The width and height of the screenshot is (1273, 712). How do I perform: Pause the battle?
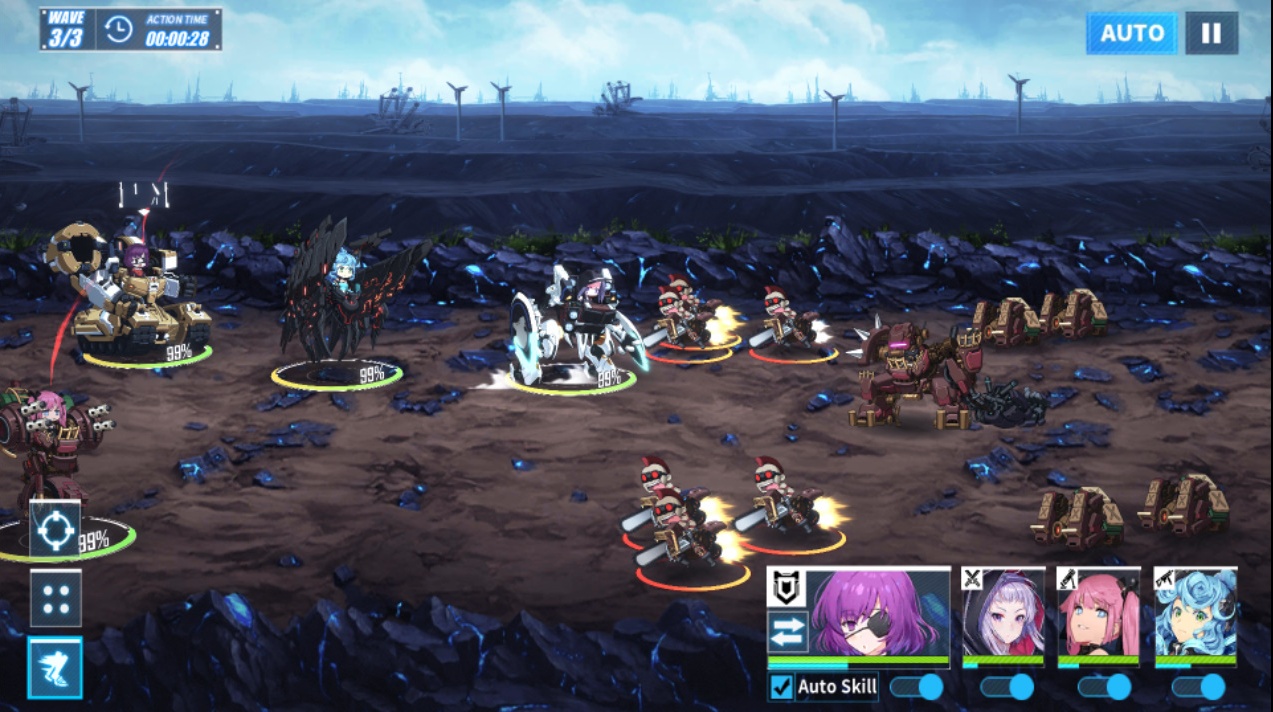click(x=1211, y=33)
